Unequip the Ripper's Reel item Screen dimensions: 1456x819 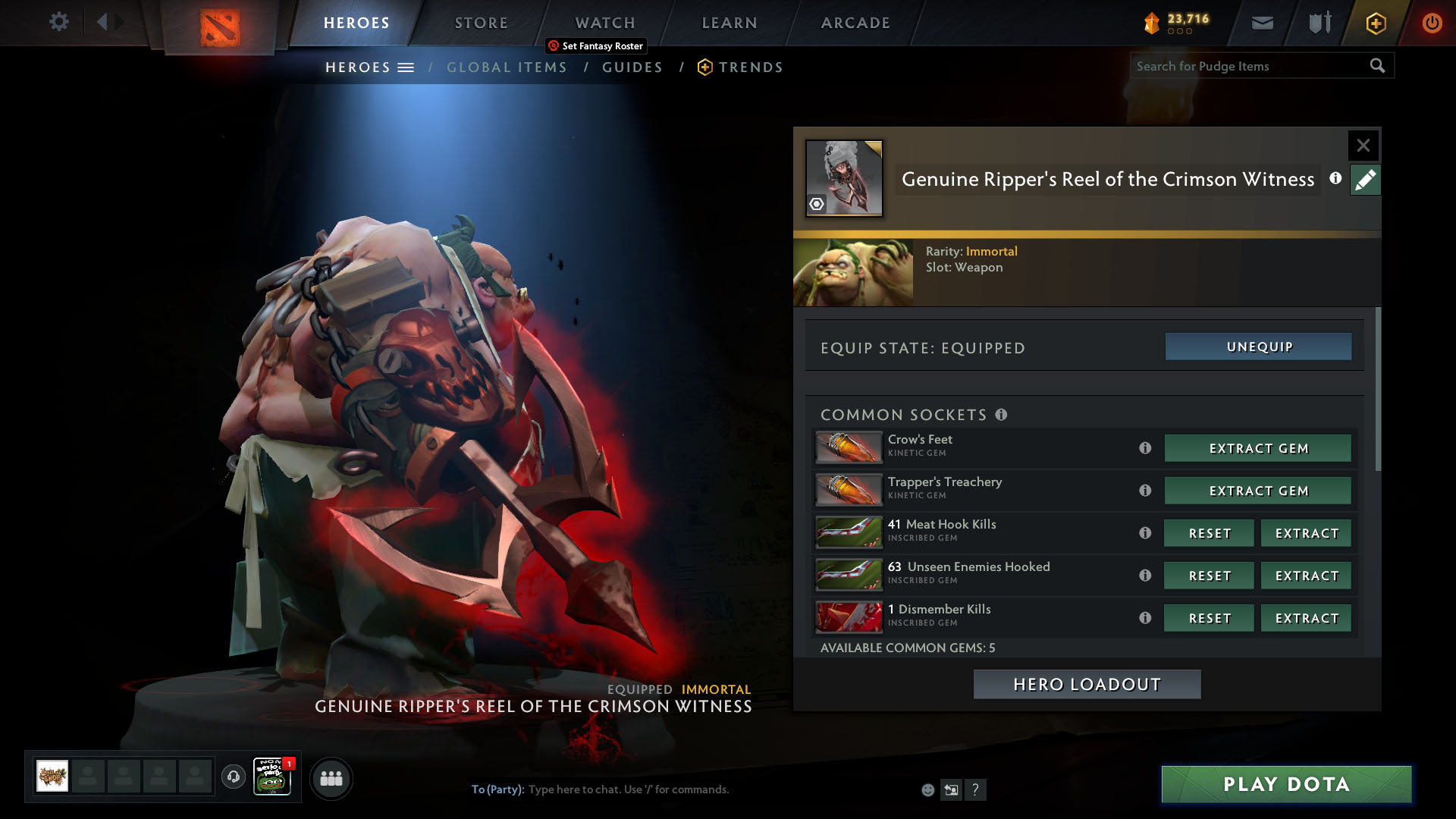click(1258, 347)
